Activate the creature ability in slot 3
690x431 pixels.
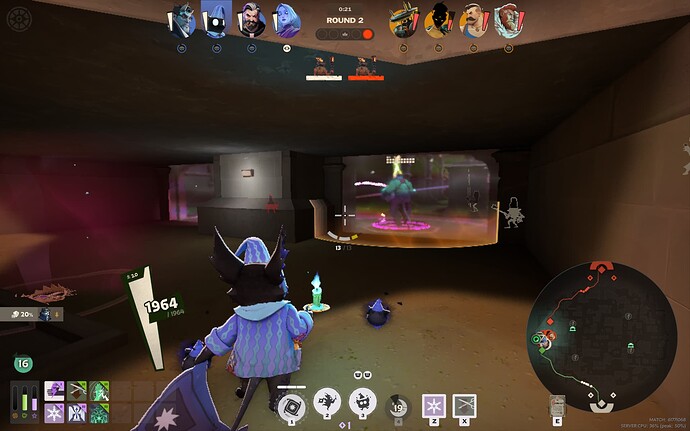tap(362, 402)
